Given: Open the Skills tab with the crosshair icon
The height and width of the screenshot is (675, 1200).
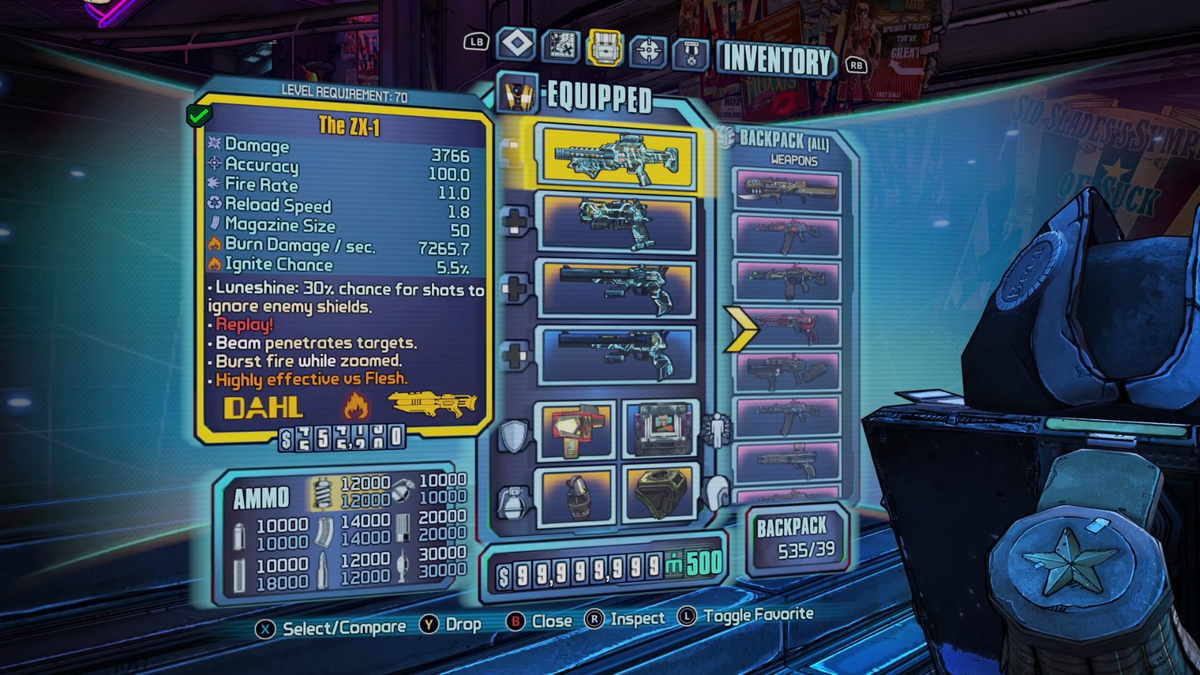Looking at the screenshot, I should 648,48.
